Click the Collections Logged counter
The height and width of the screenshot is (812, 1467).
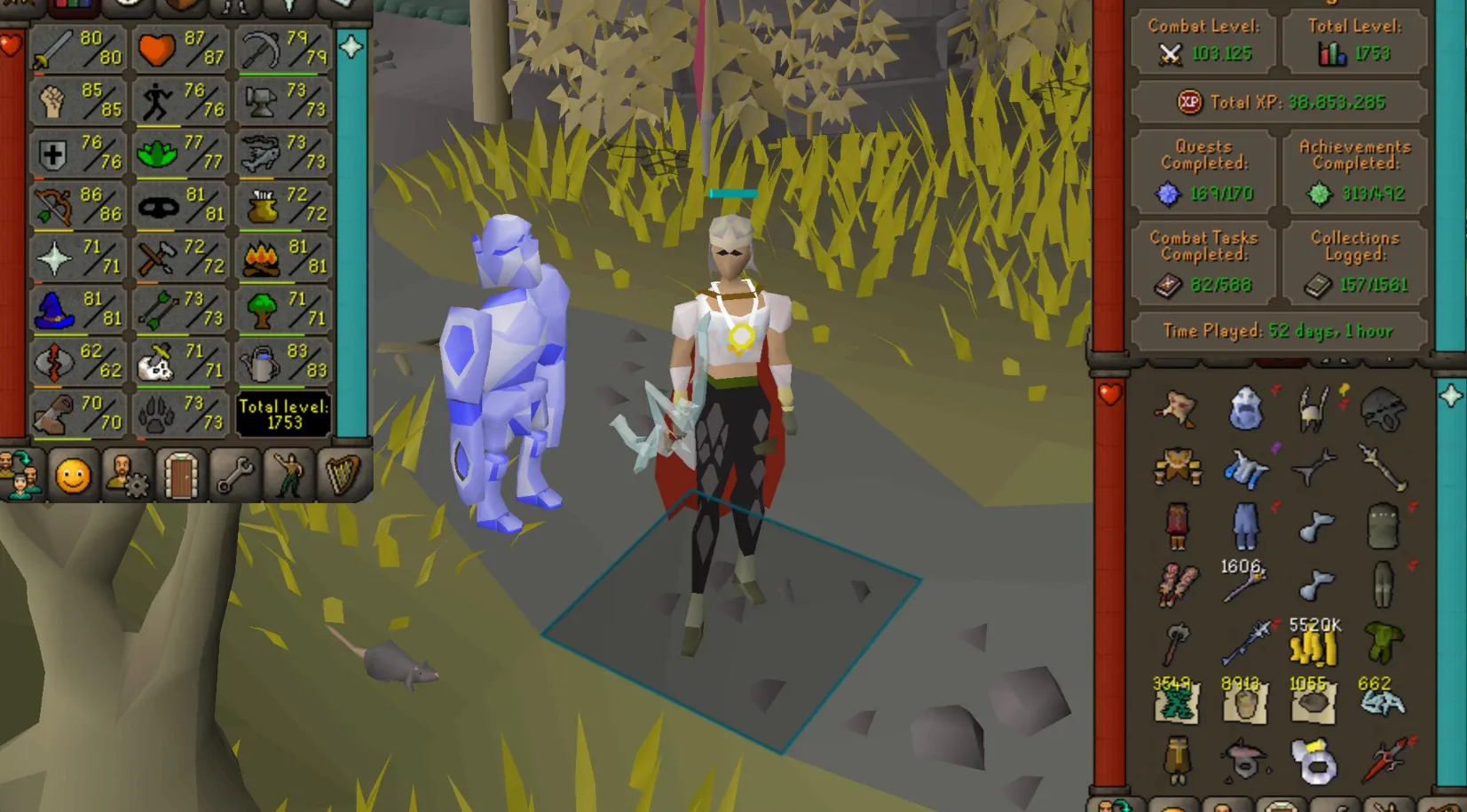click(1353, 262)
